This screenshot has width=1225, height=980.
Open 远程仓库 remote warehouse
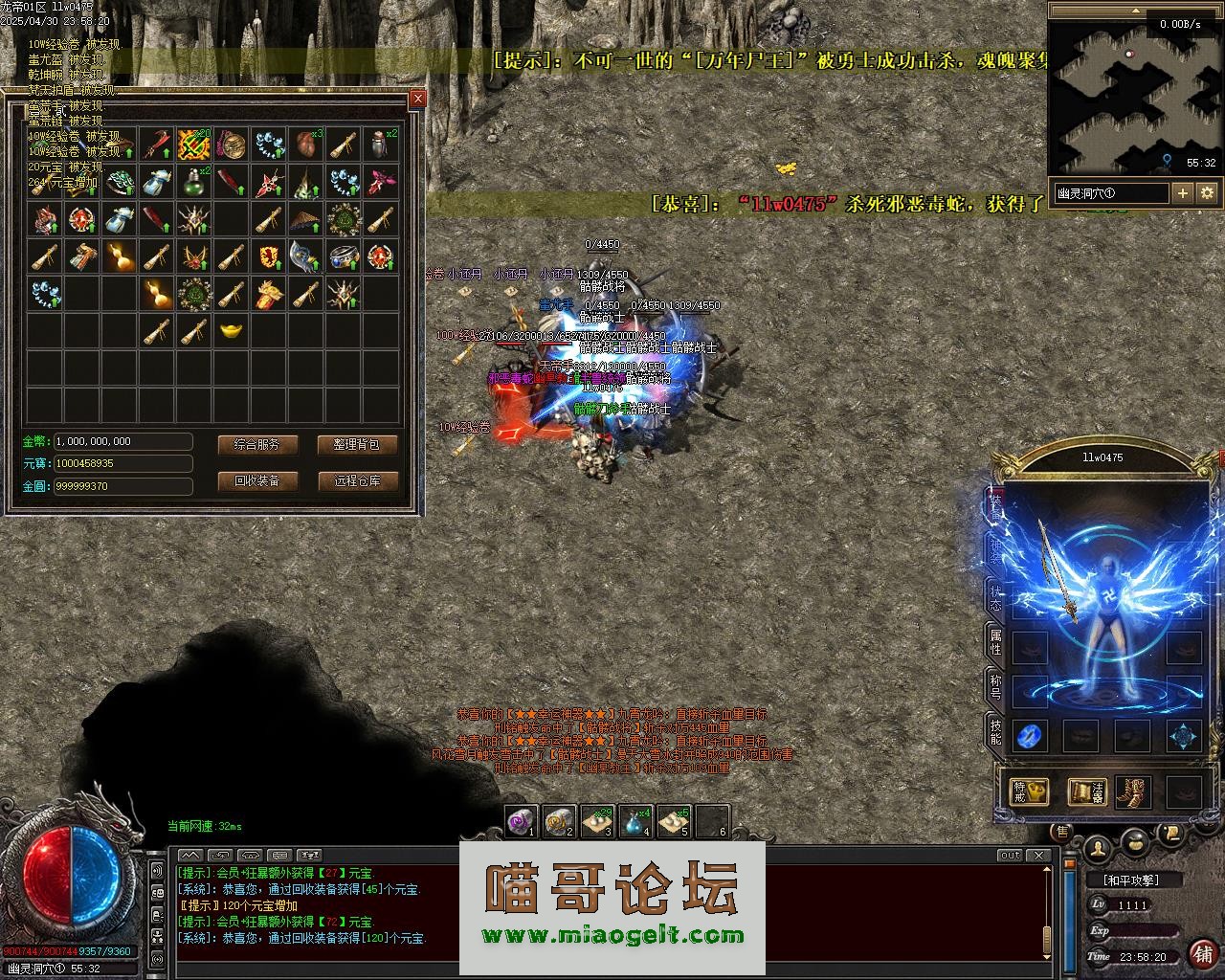[357, 480]
